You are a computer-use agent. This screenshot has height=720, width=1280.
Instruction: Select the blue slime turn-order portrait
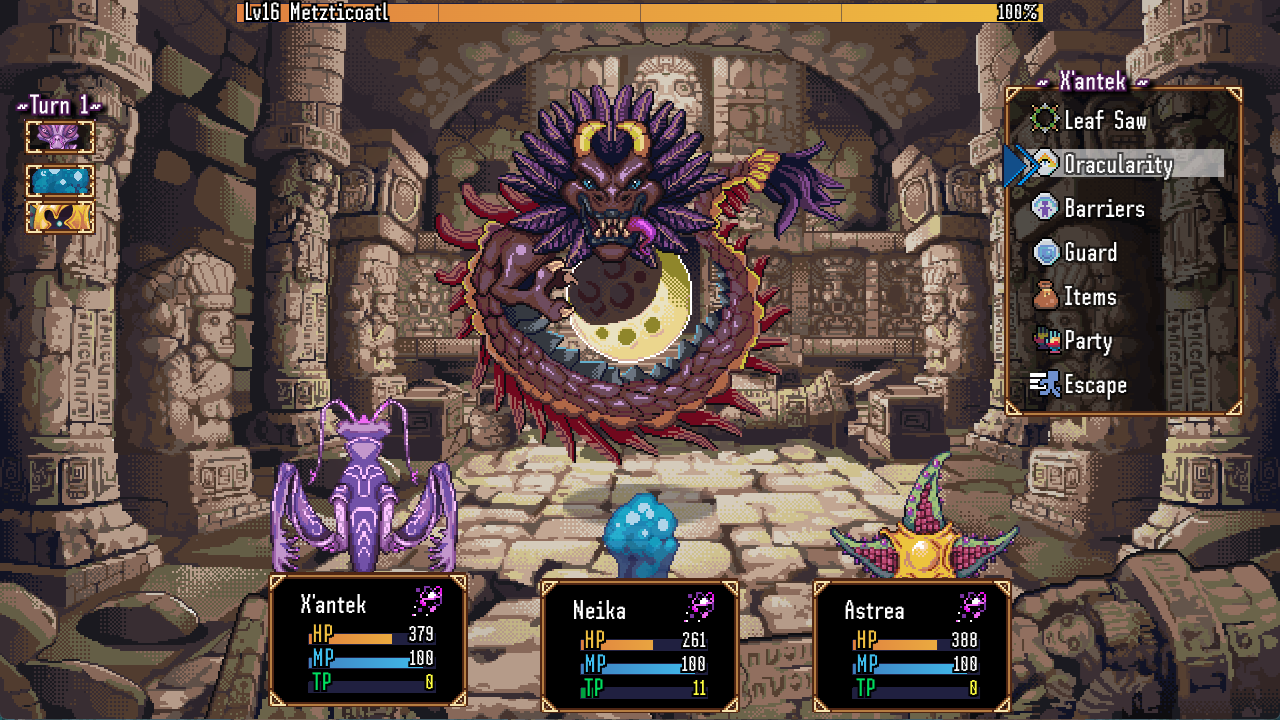click(x=59, y=180)
